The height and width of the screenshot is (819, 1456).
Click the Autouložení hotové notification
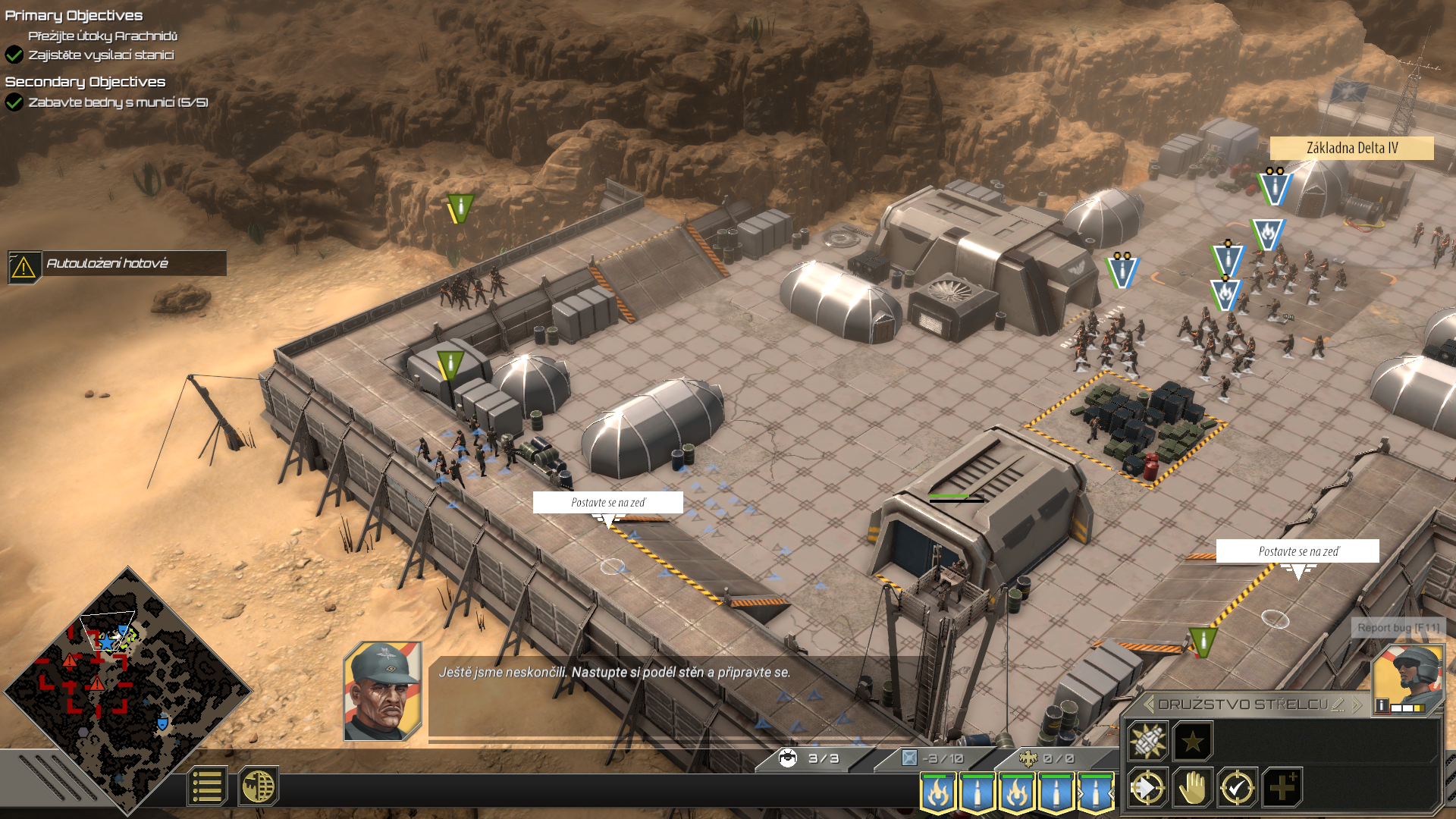[118, 264]
